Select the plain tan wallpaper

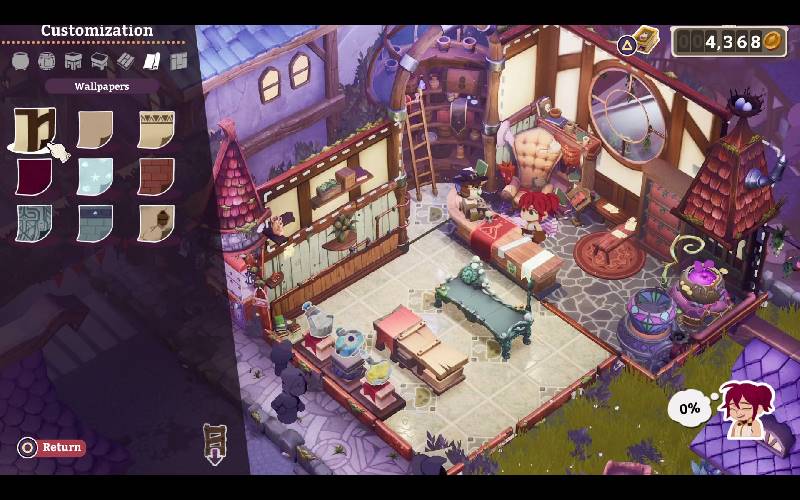point(95,130)
